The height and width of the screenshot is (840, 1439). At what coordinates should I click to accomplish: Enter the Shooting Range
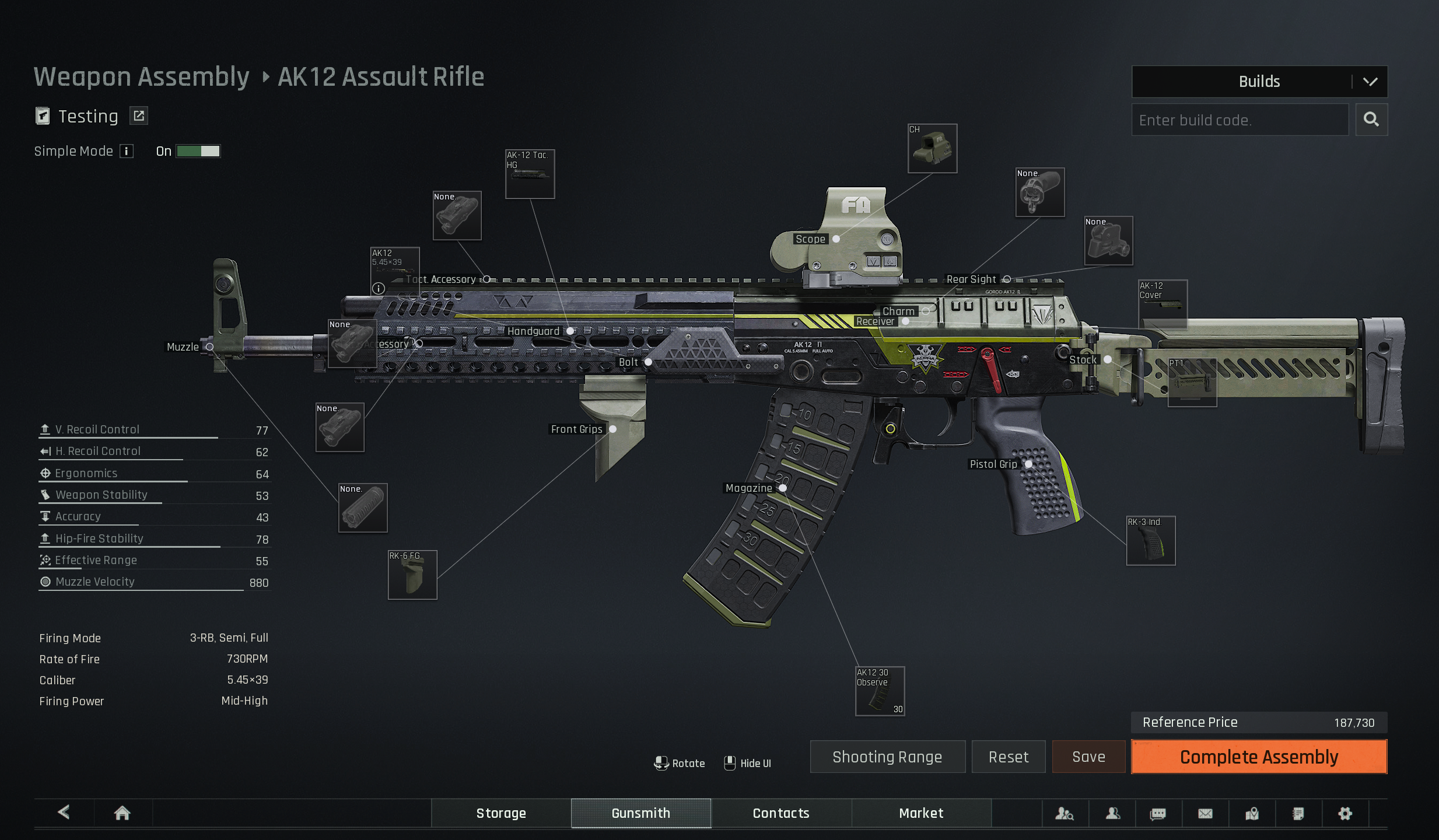tap(887, 757)
